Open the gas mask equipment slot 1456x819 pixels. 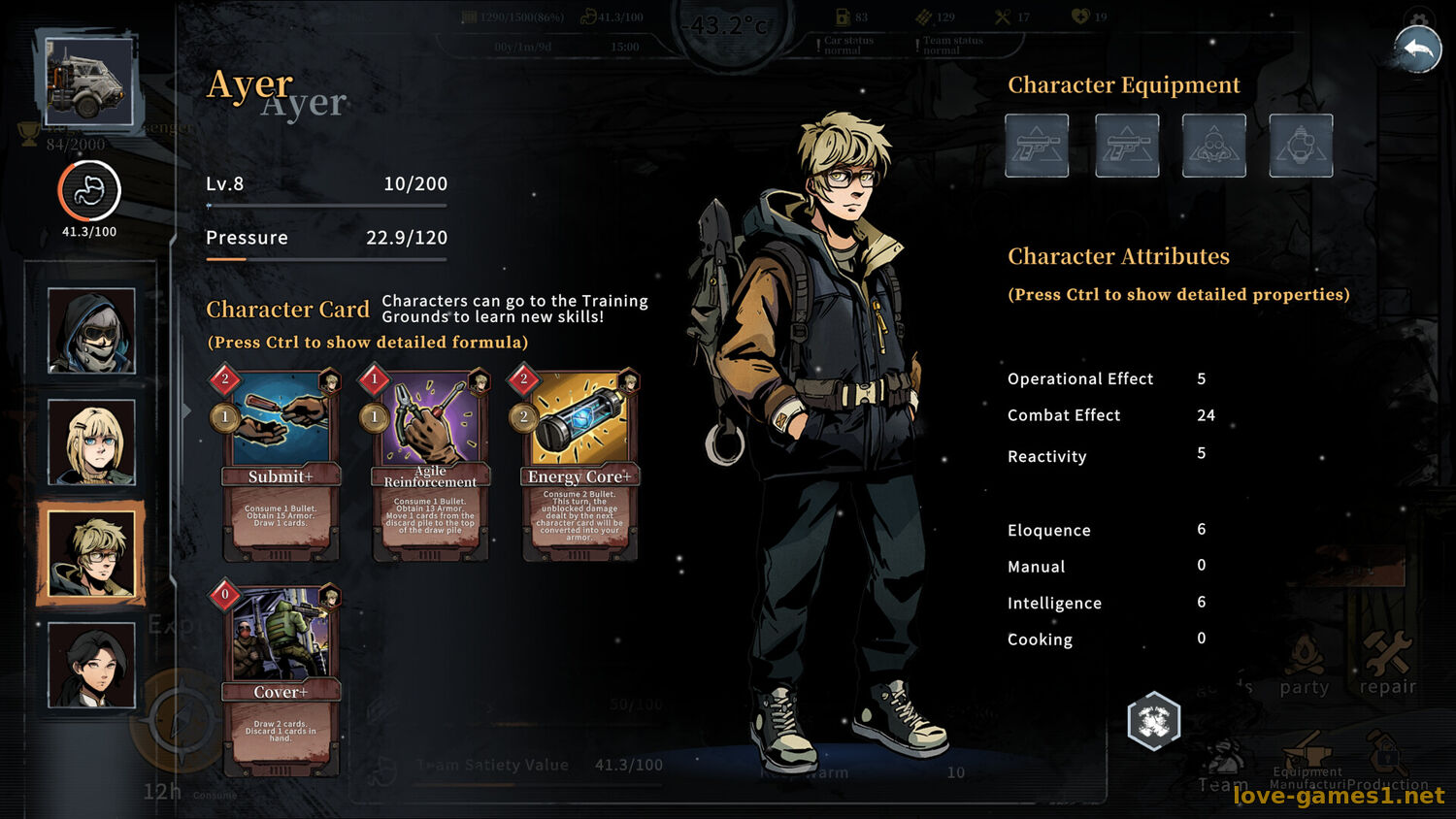pos(1213,146)
